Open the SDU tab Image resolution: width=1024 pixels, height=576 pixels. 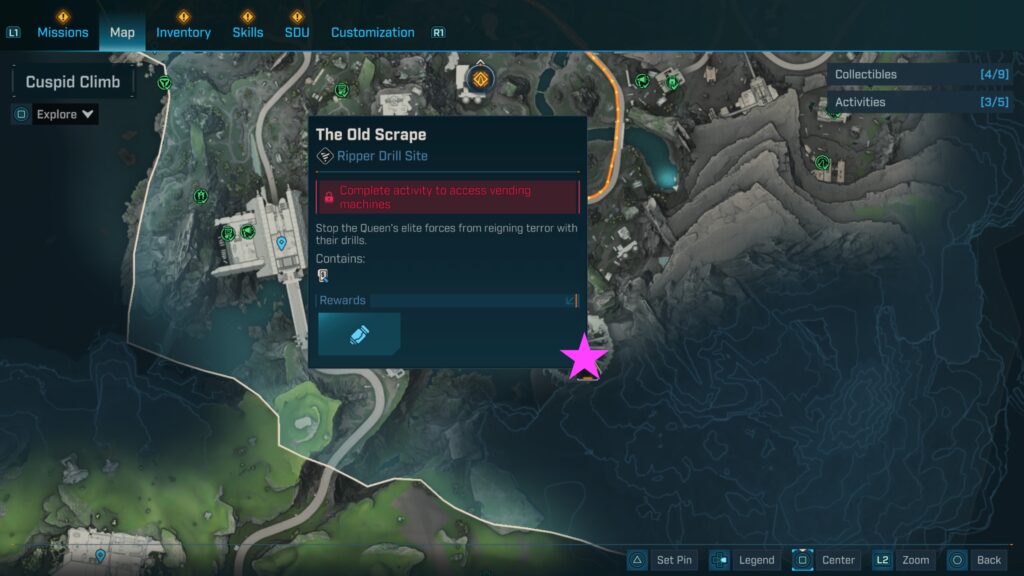point(297,32)
